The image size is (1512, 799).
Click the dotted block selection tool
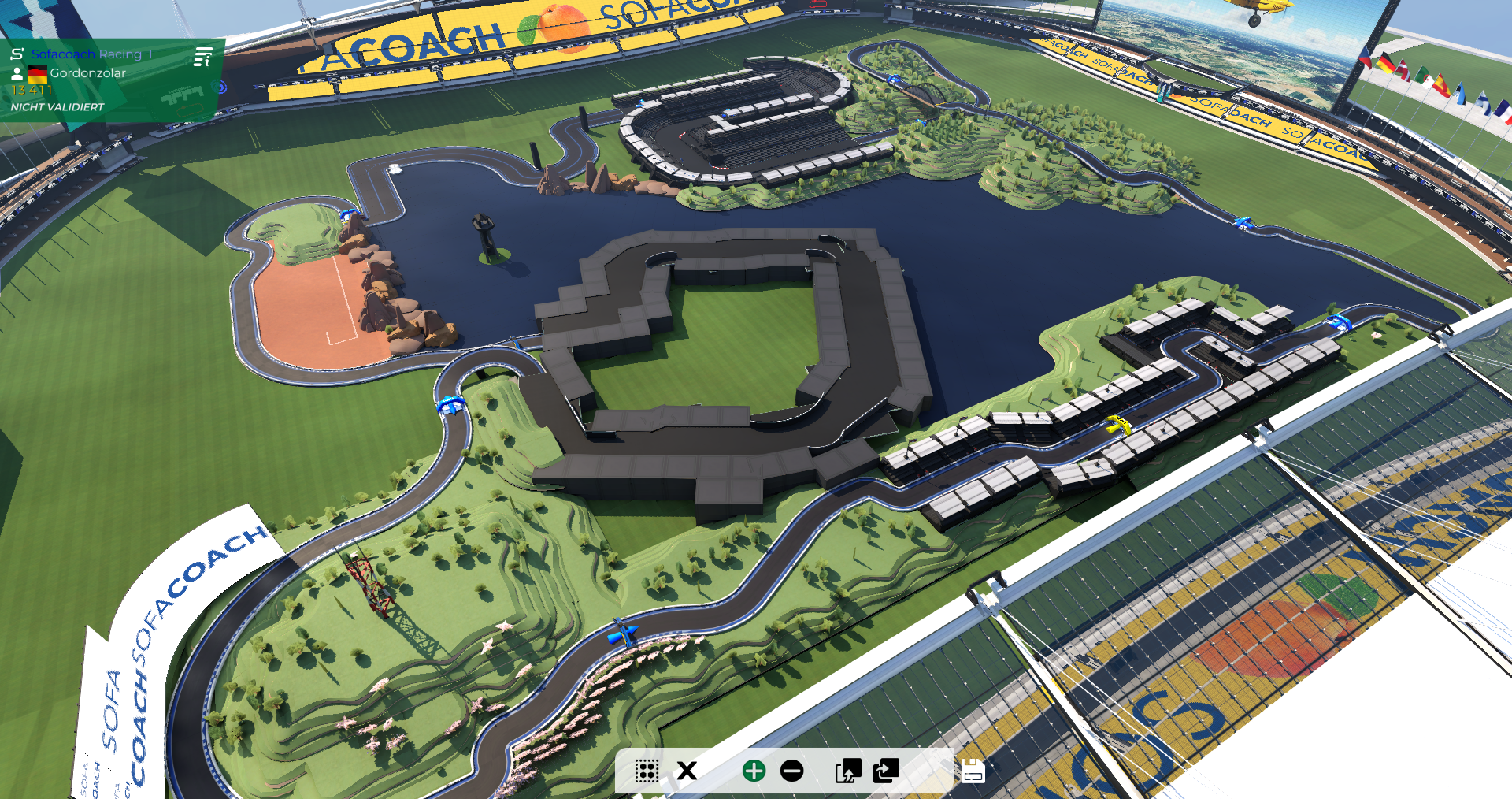pos(647,771)
